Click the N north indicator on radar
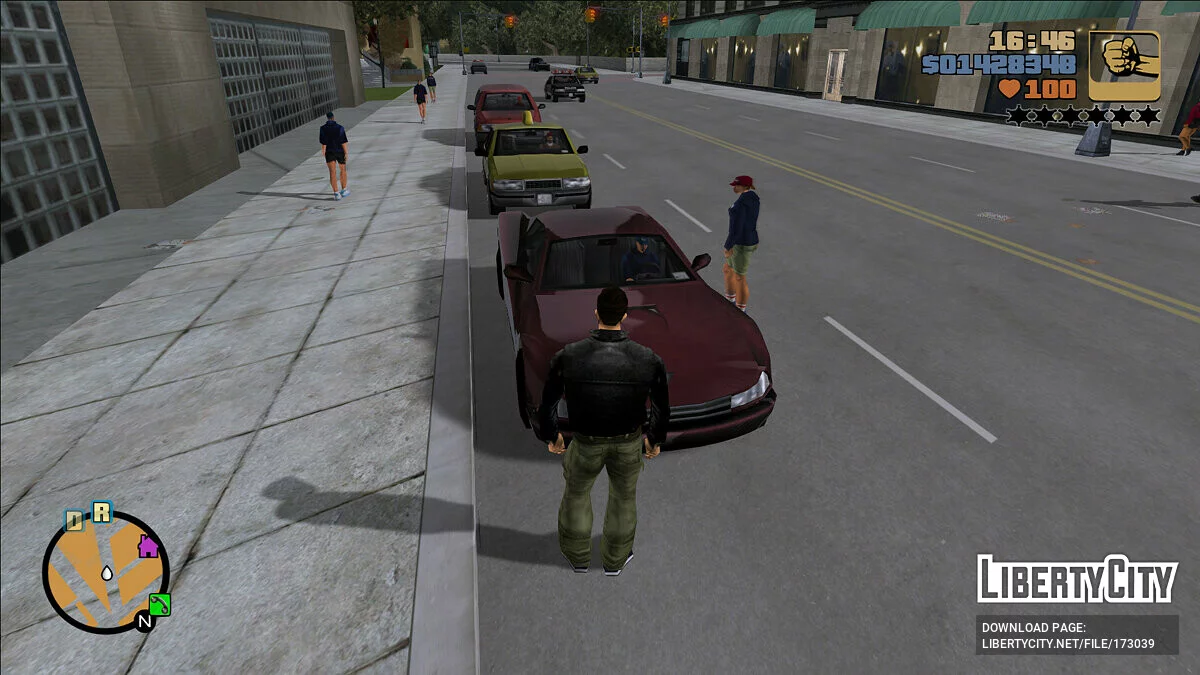Viewport: 1200px width, 675px height. (144, 622)
